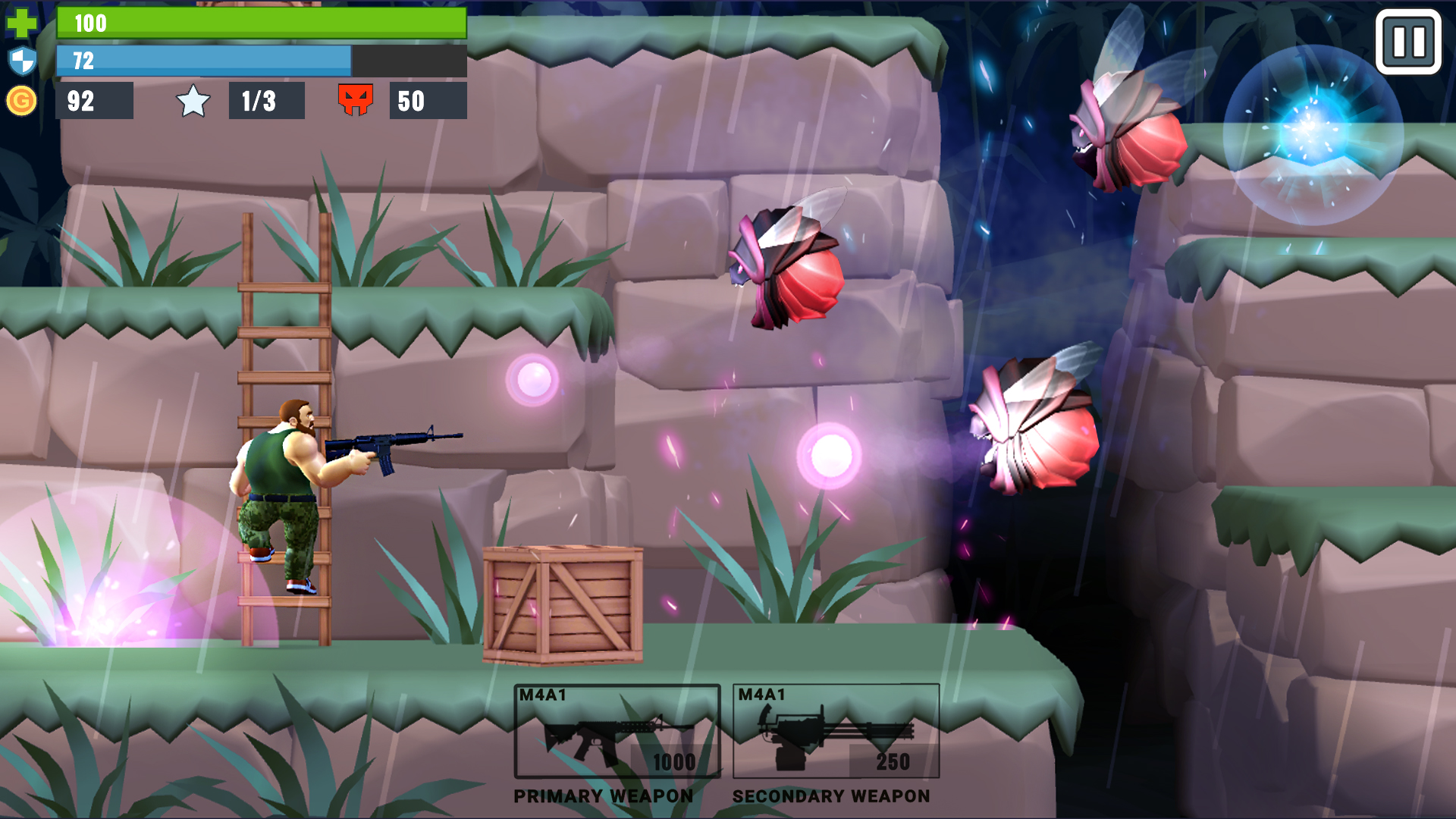Click the red skull enemy counter icon

pos(356,100)
